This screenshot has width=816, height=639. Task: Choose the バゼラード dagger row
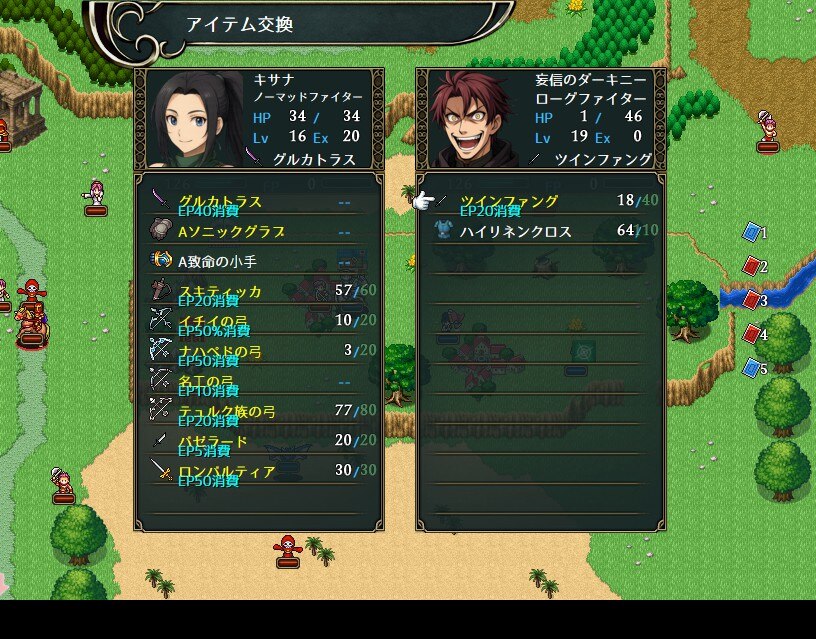point(258,441)
